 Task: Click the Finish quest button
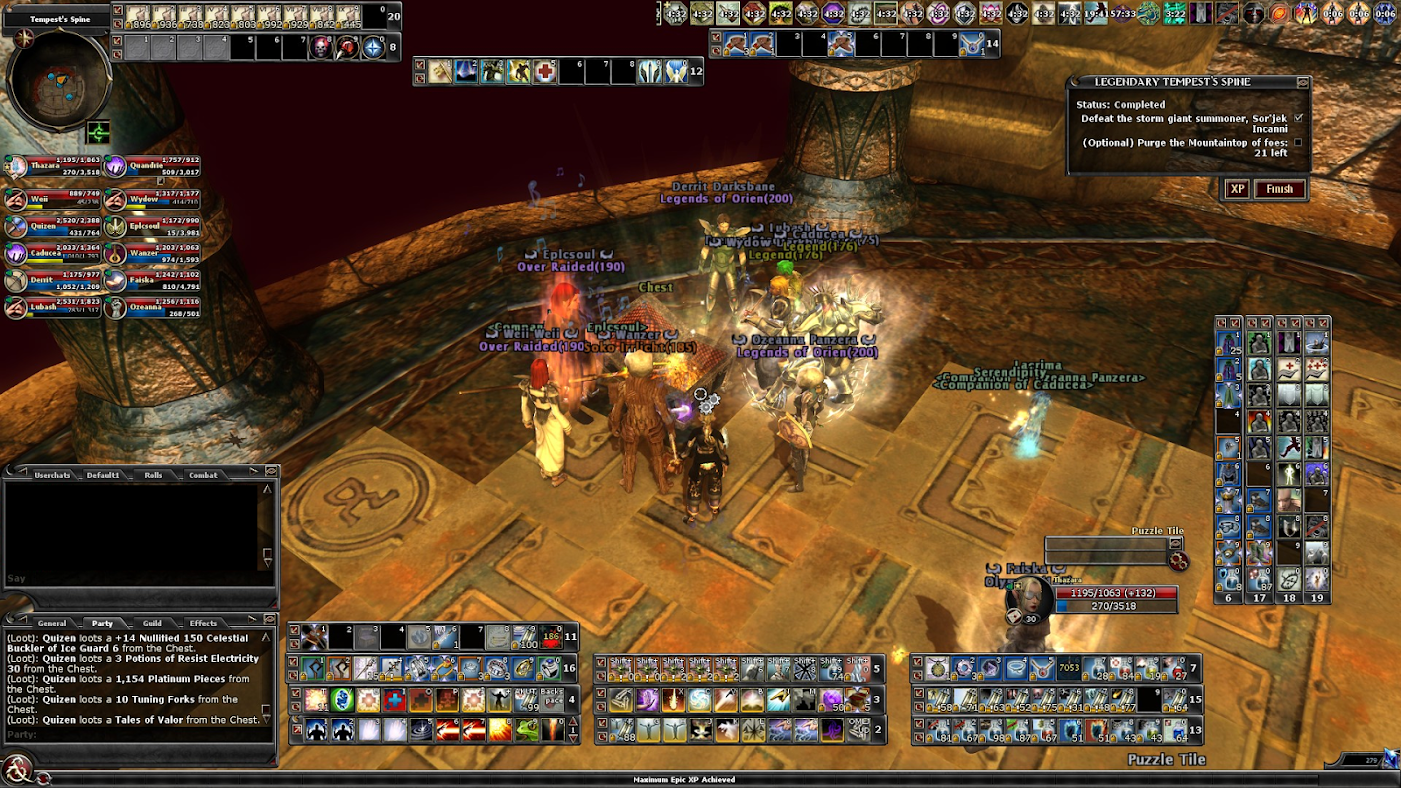tap(1279, 189)
